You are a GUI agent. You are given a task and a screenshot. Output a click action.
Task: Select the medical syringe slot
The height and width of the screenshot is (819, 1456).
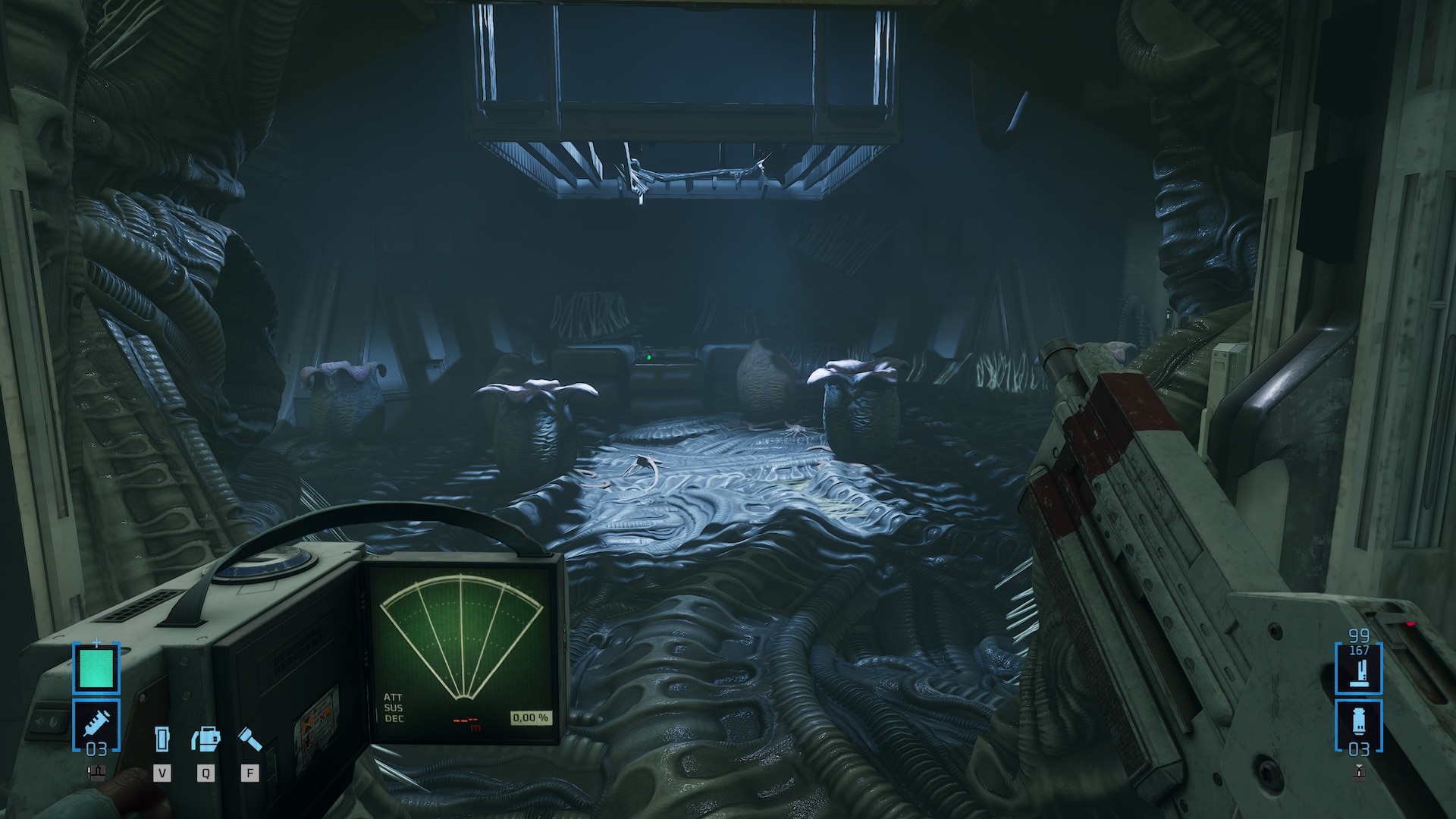(x=96, y=726)
